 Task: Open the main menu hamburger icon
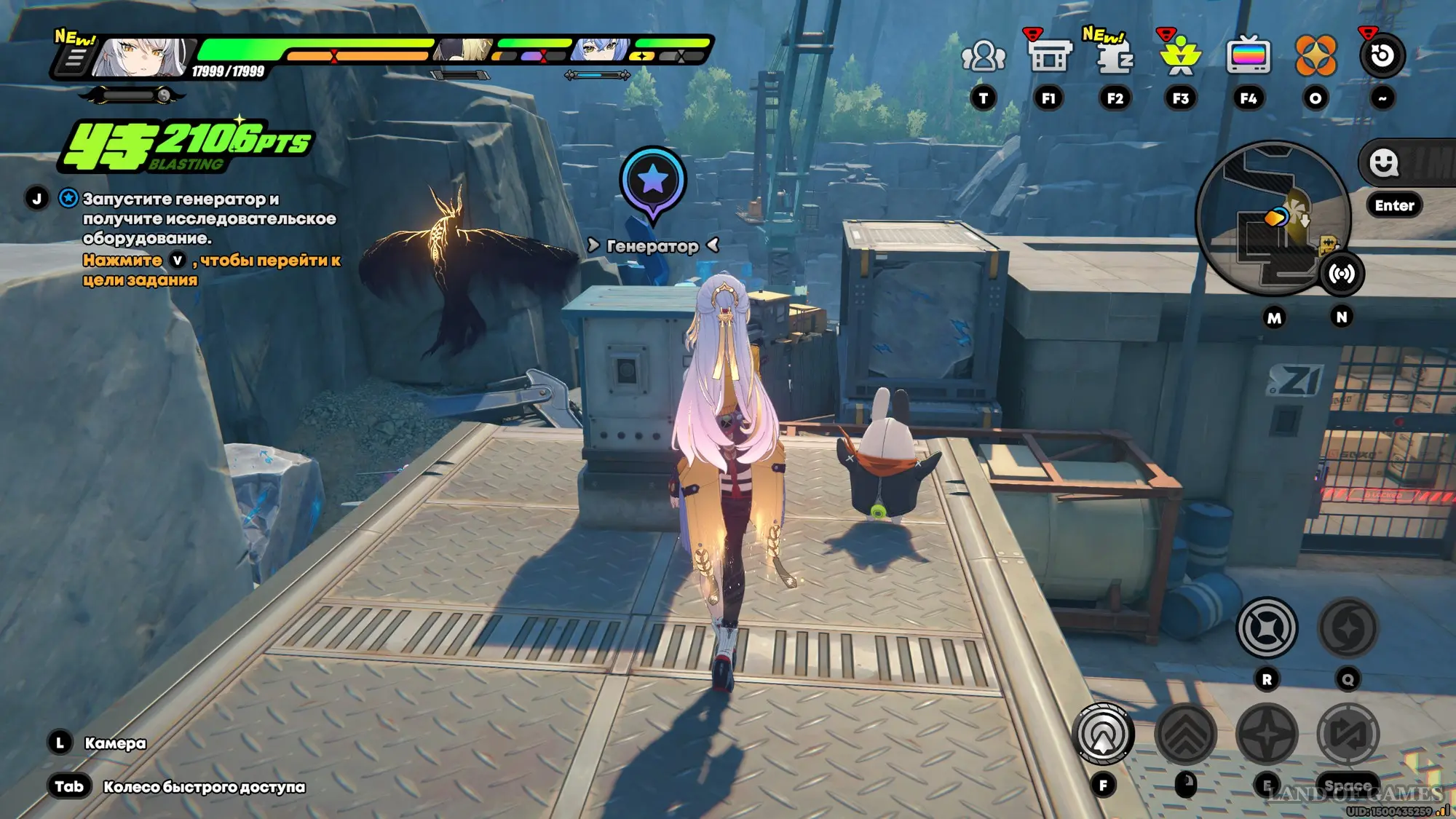74,58
